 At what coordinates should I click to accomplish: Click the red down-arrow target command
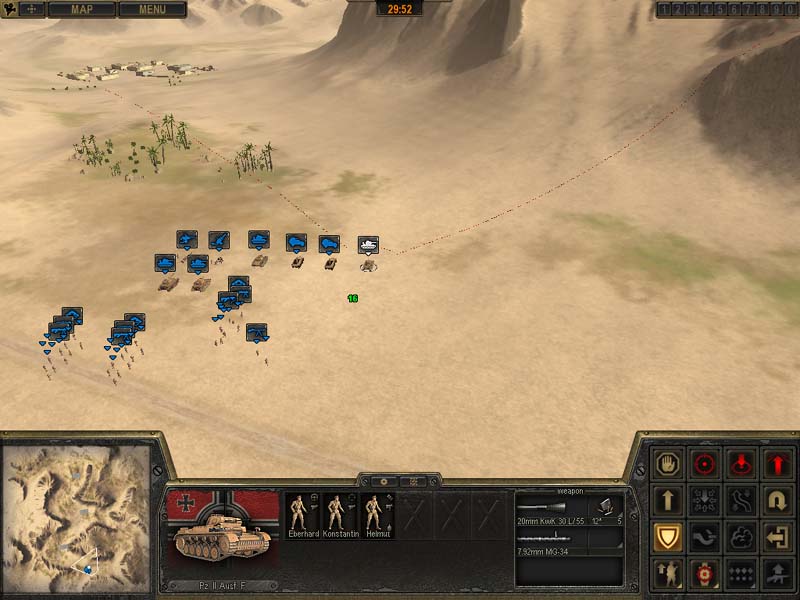tap(741, 464)
